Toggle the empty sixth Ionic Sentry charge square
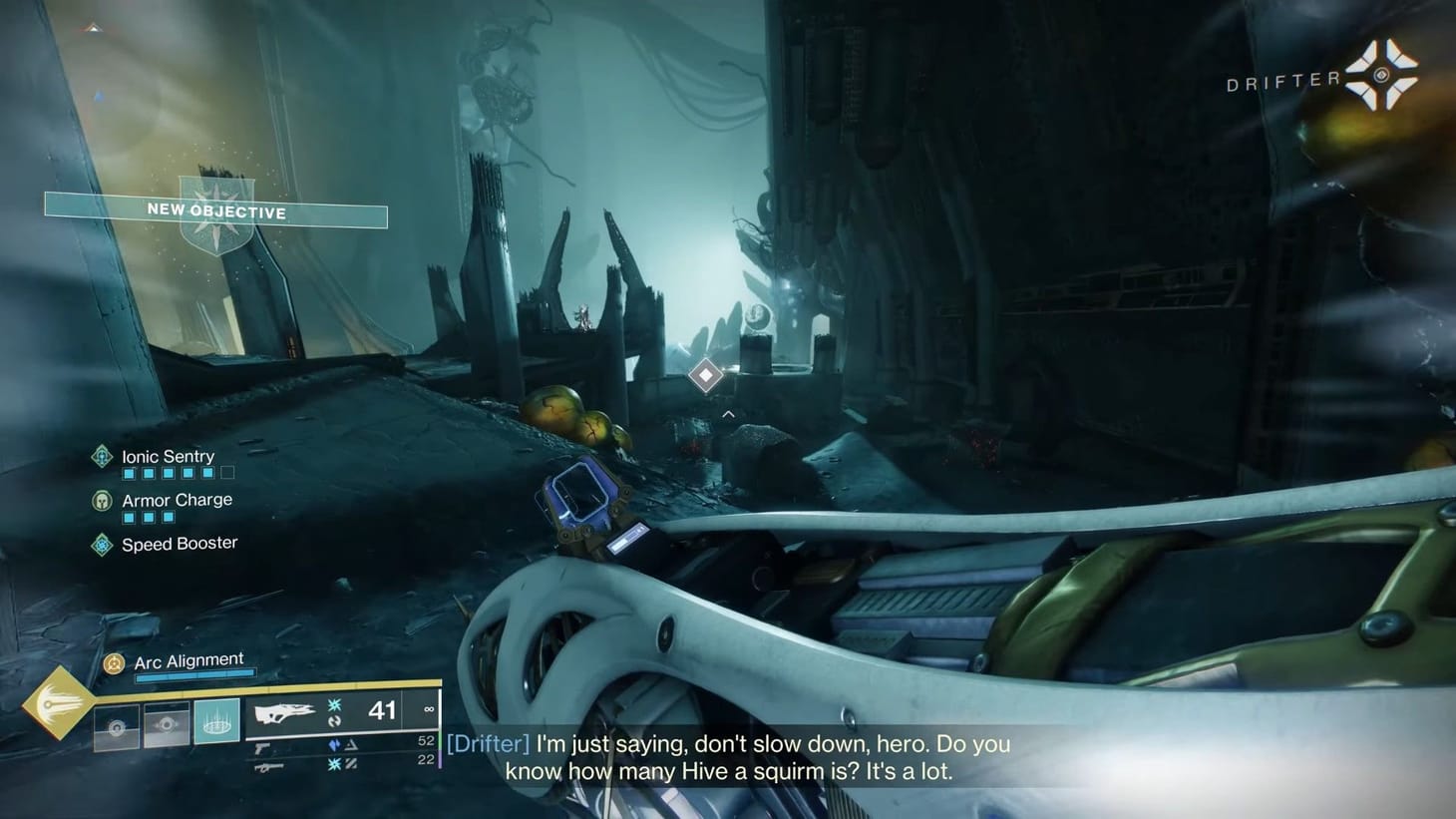This screenshot has width=1456, height=819. 227,473
